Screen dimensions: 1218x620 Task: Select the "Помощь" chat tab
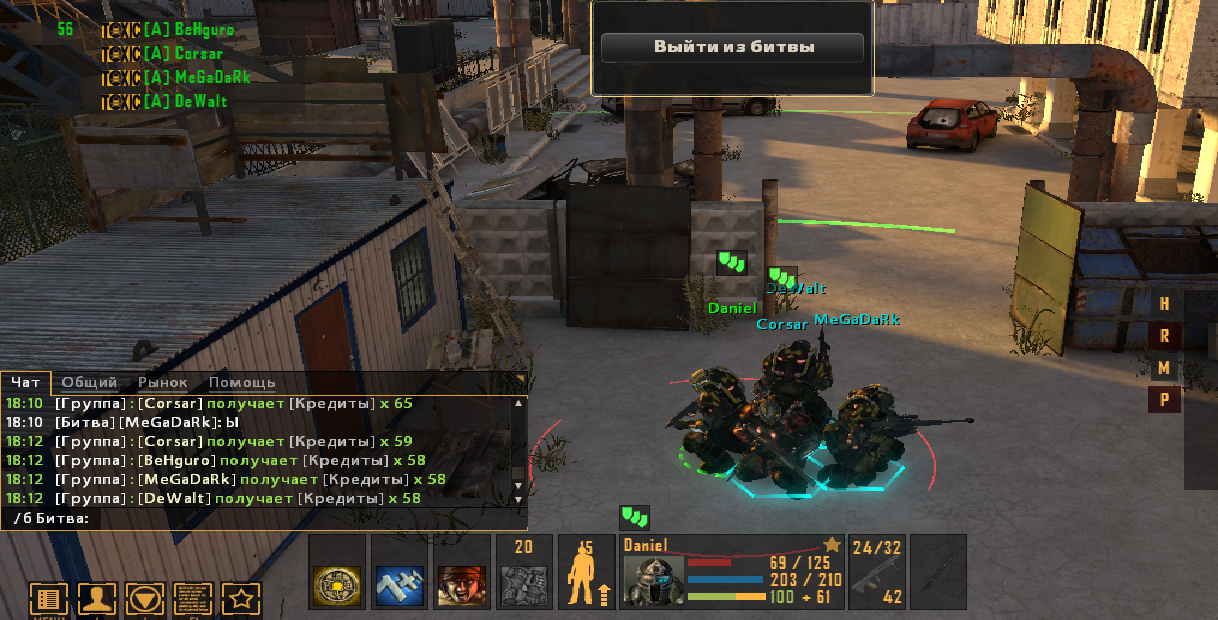tap(242, 382)
